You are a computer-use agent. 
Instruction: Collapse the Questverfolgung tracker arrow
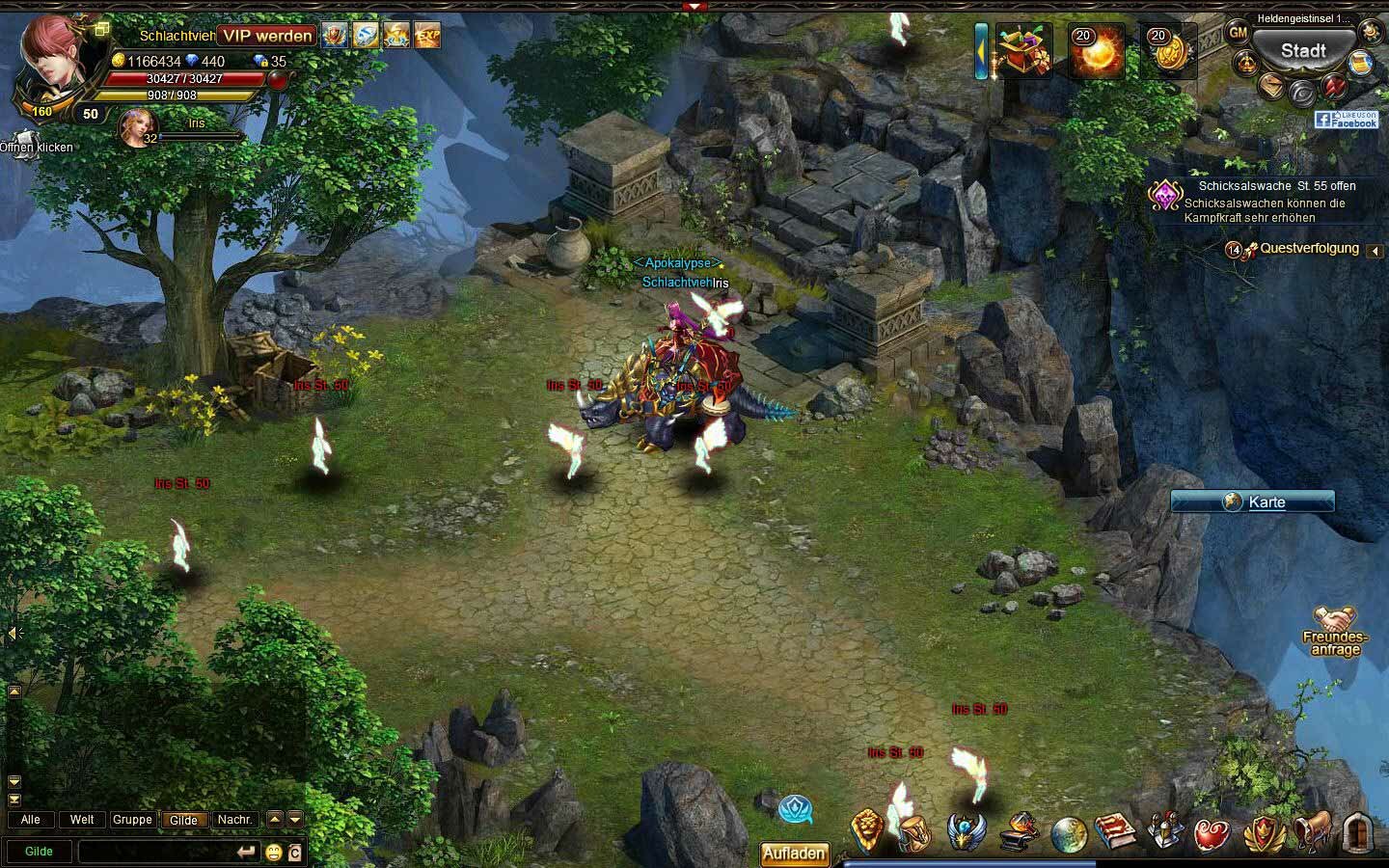pyautogui.click(x=1375, y=251)
